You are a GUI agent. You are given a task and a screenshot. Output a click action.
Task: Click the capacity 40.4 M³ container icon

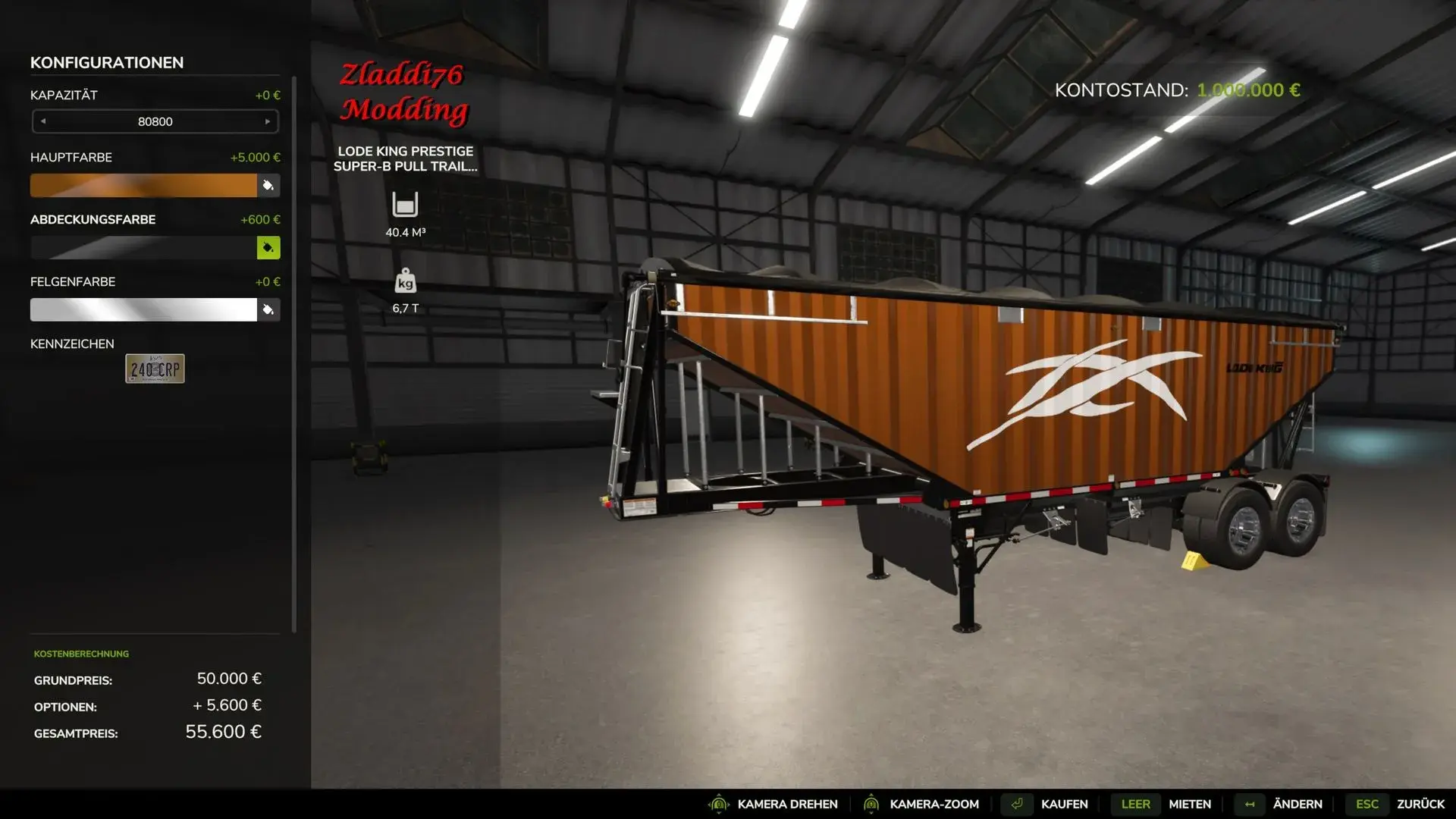click(x=405, y=204)
